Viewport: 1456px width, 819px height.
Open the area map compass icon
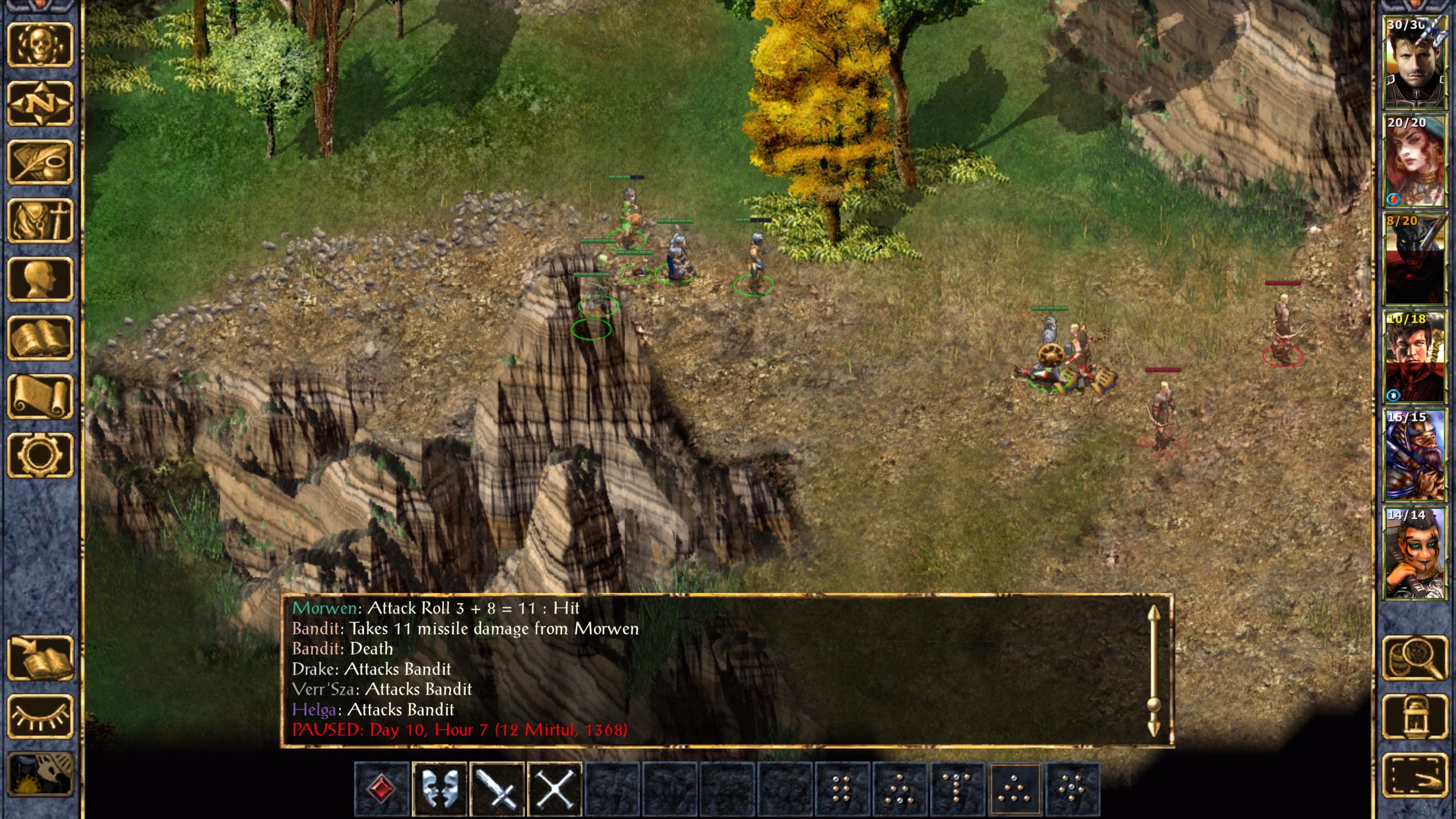coord(40,104)
